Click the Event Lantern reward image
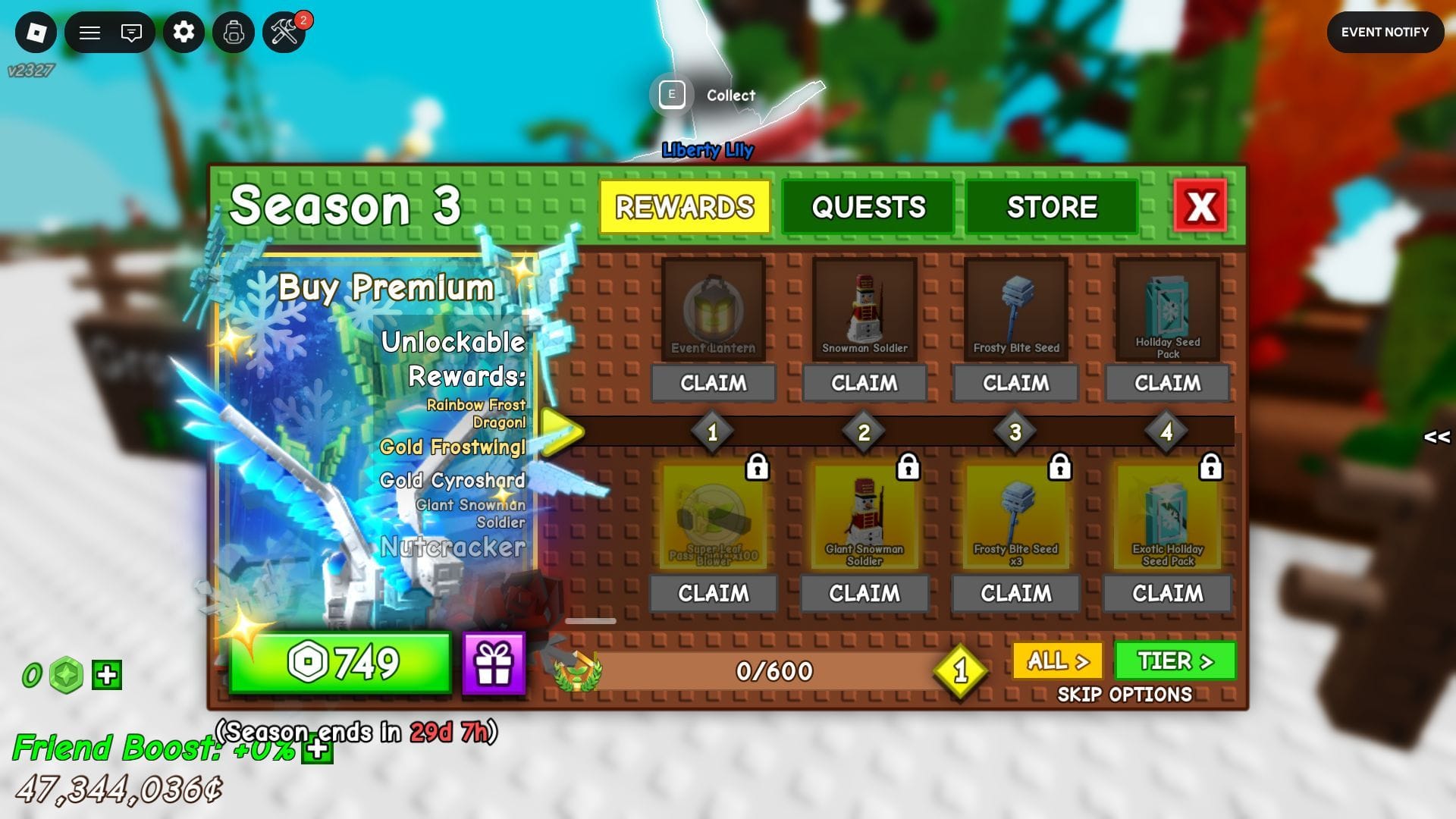 713,311
